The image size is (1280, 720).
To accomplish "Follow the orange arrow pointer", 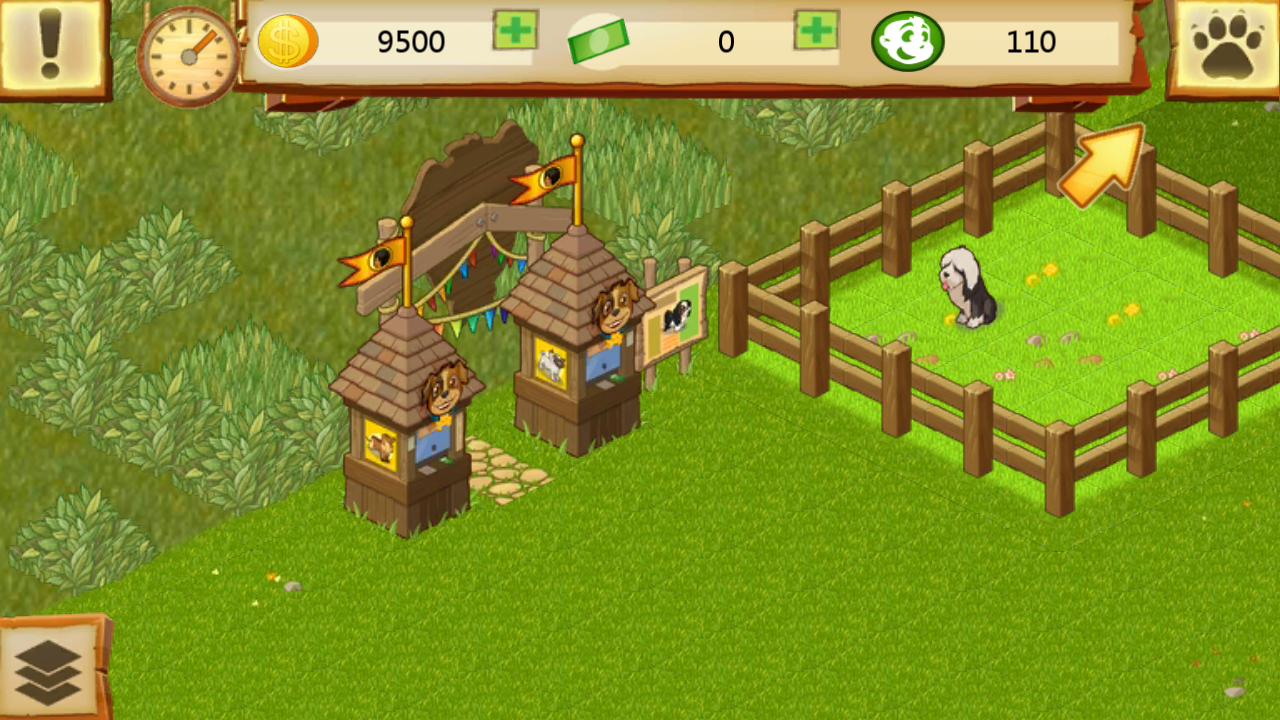I will click(1102, 165).
